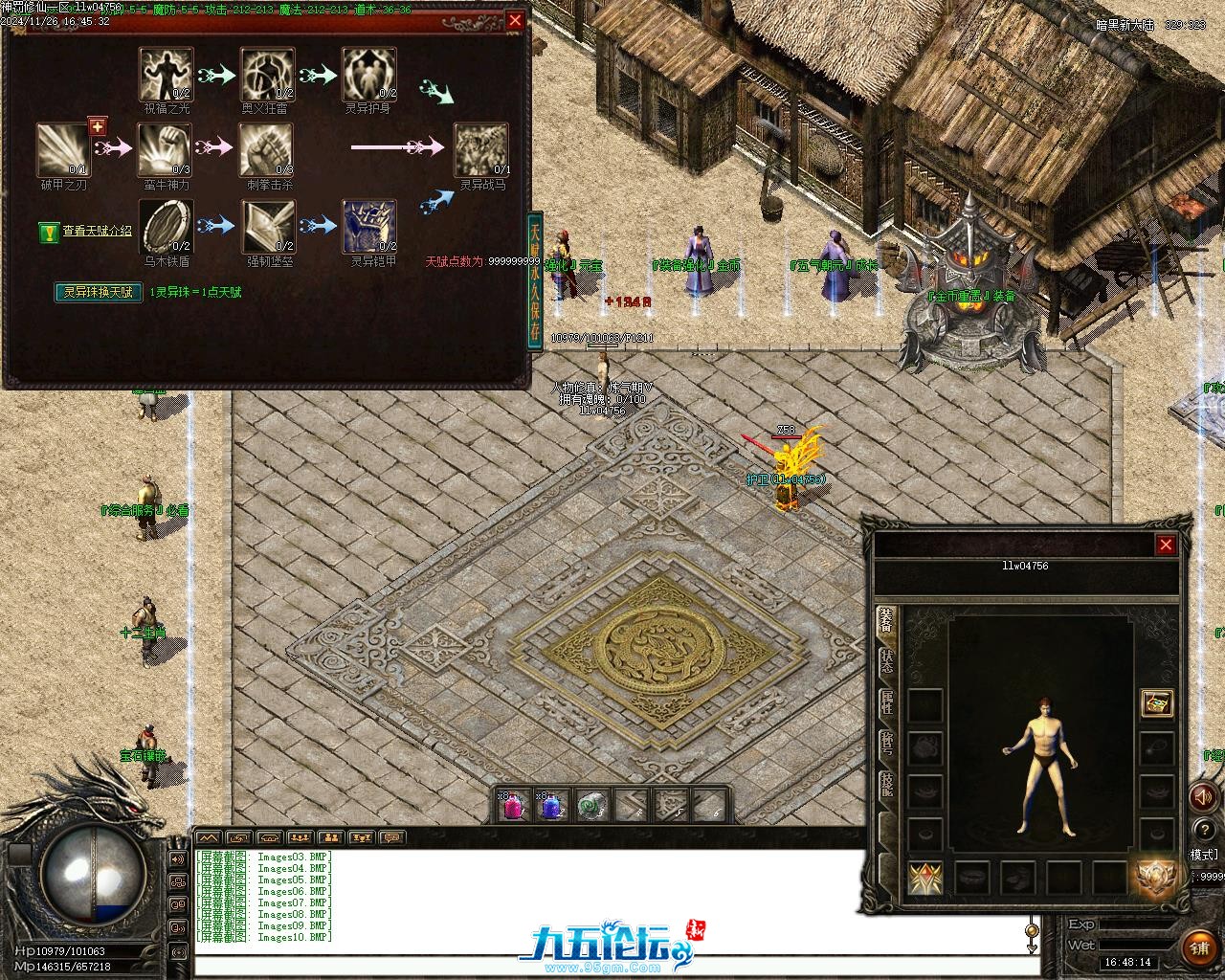Select the 强韧堡垒 talent icon
Screen dimensions: 1225x980
pos(267,227)
